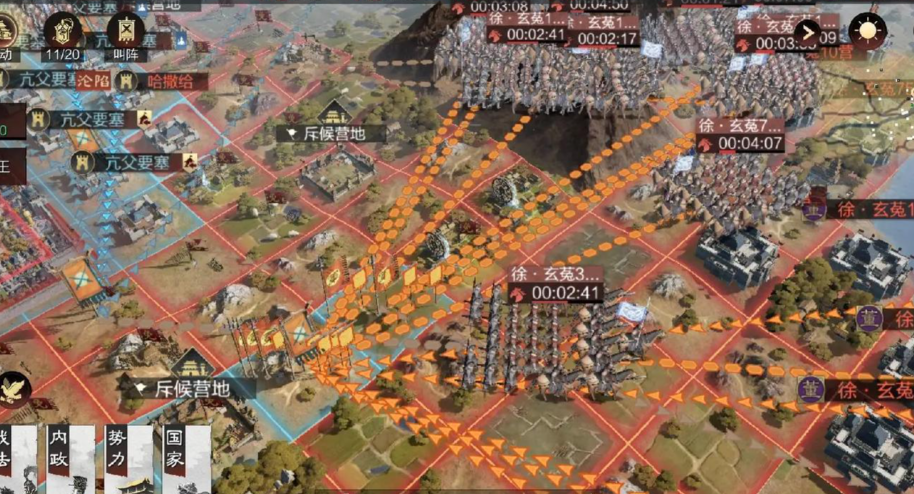Open the general portrait showing 11/20
Image resolution: width=914 pixels, height=494 pixels.
[64, 32]
